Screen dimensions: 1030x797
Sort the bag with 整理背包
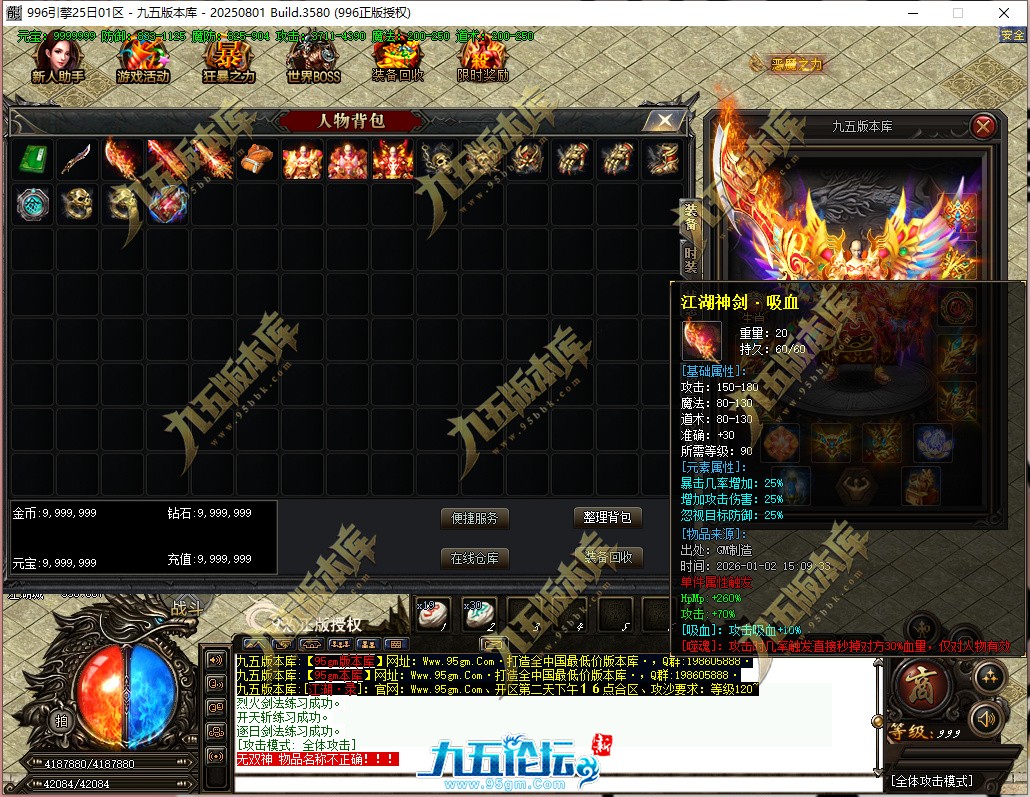click(x=608, y=518)
